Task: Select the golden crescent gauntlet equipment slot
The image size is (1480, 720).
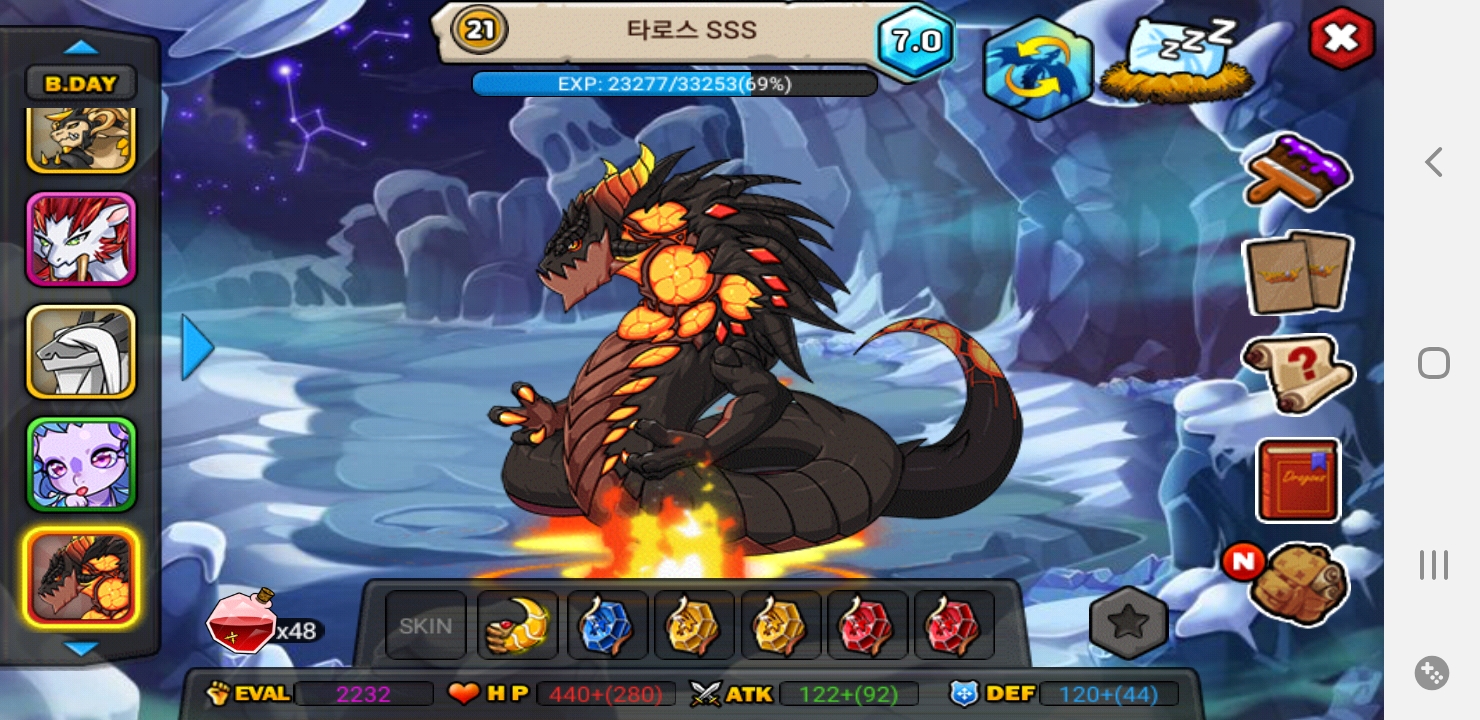Action: (517, 626)
